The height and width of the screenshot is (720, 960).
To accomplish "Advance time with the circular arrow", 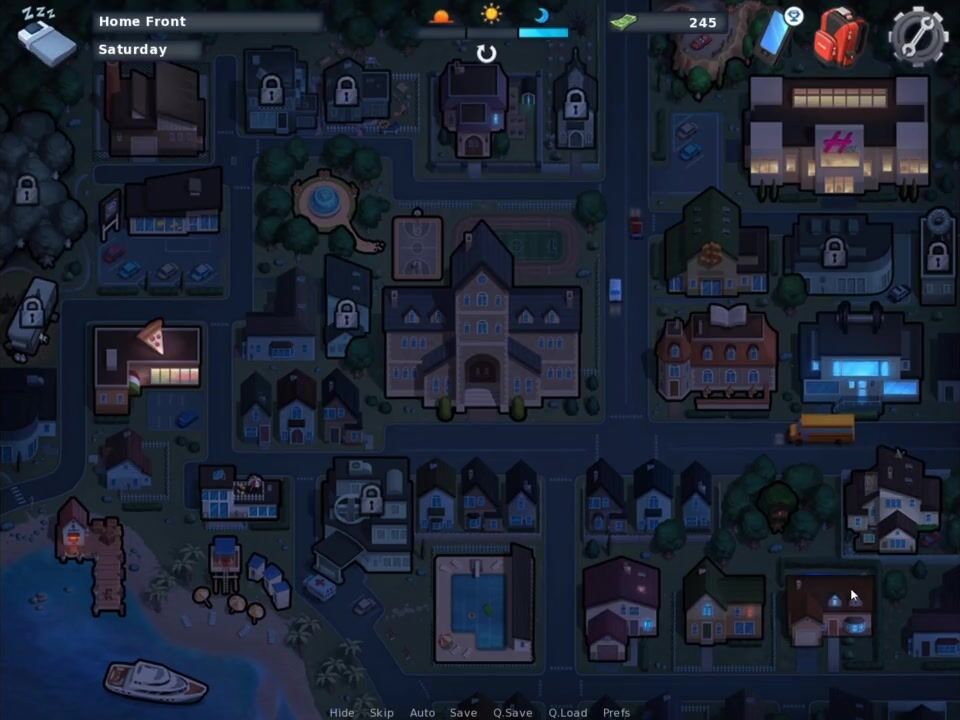I will pyautogui.click(x=486, y=53).
